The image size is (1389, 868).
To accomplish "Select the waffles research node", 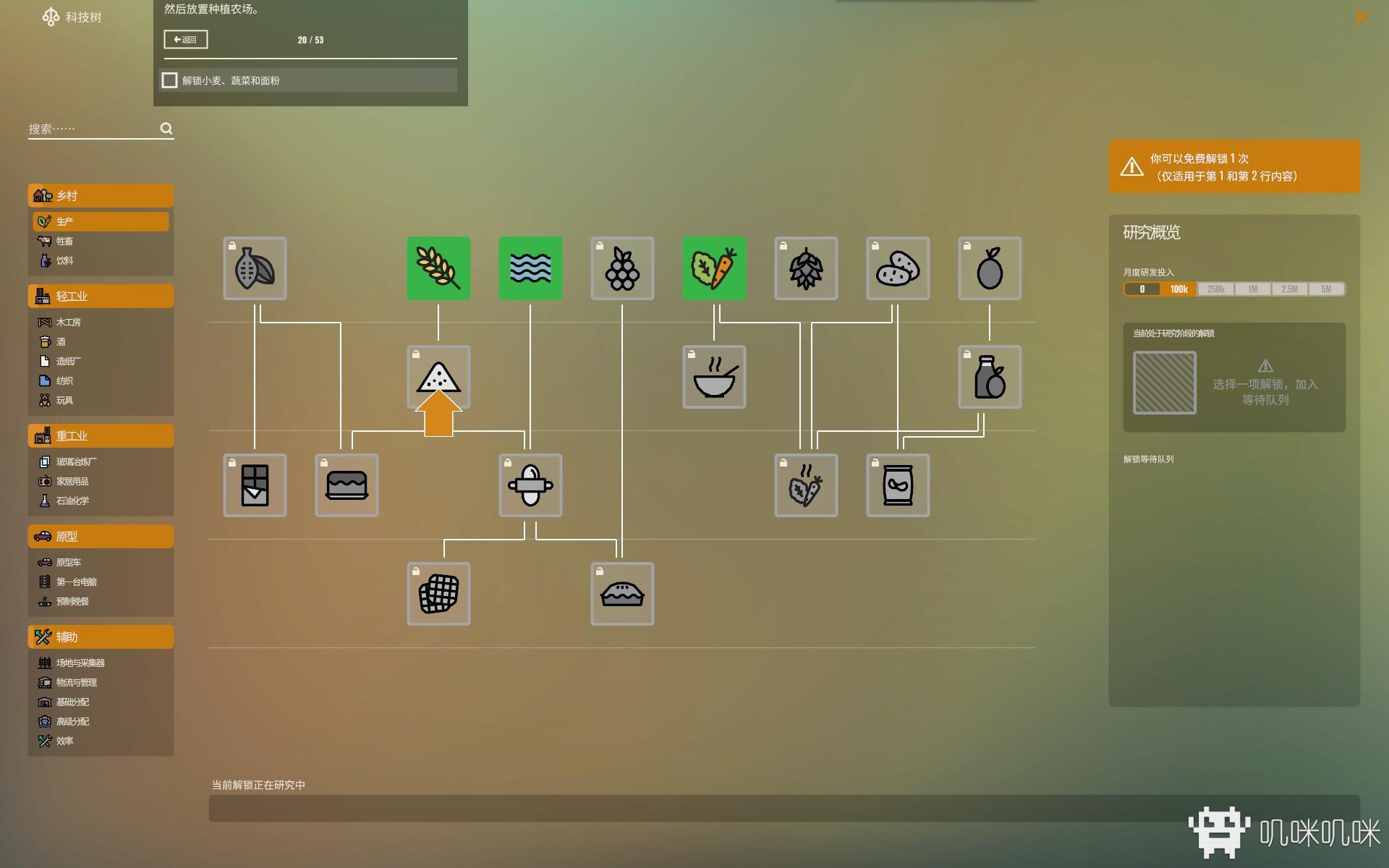I will [x=438, y=594].
